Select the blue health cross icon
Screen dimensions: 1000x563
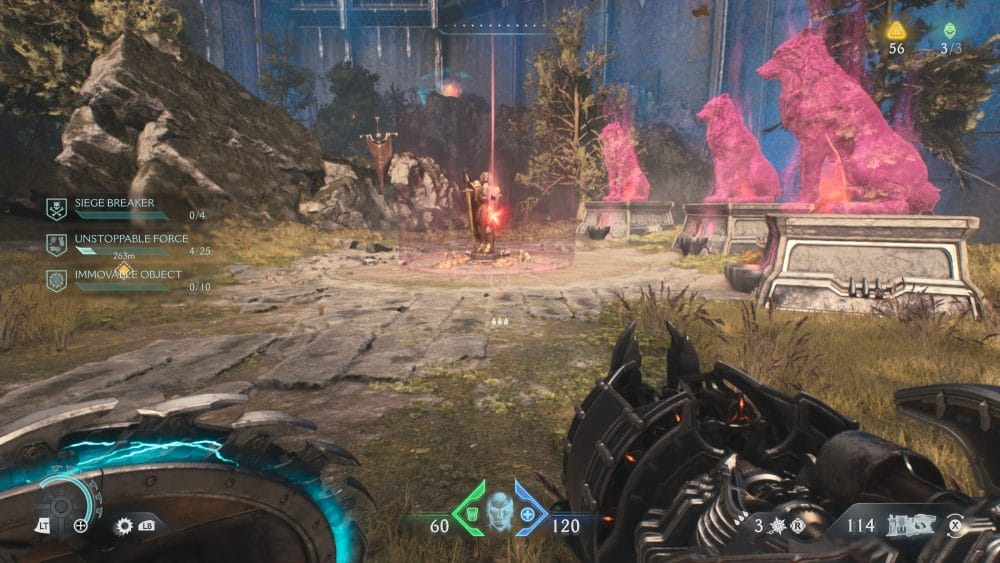527,514
